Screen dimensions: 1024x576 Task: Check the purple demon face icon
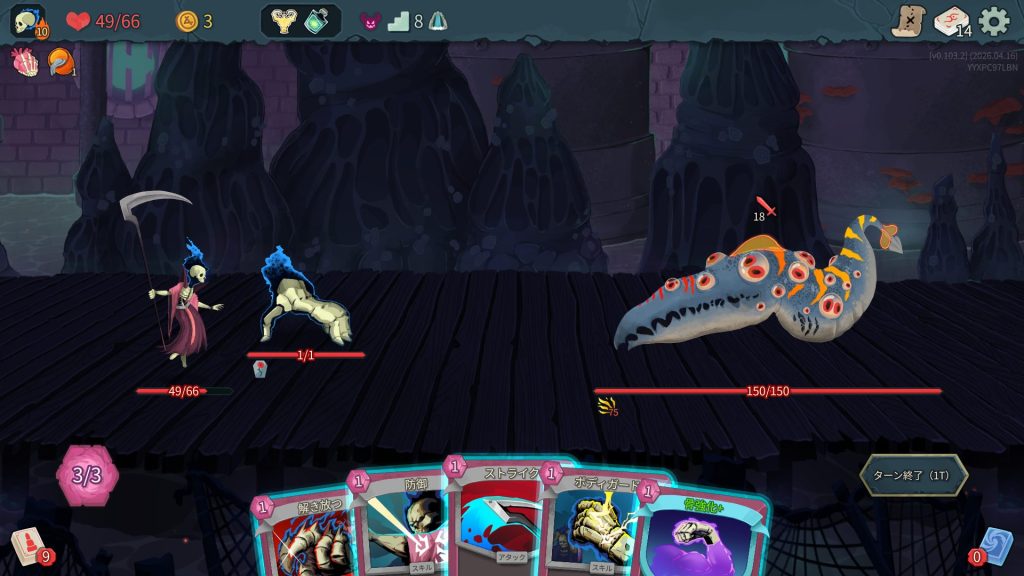click(370, 21)
